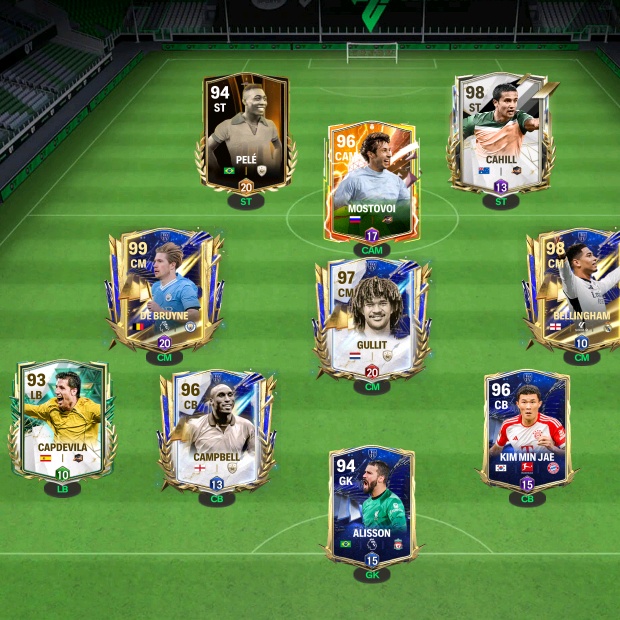The width and height of the screenshot is (620, 620).
Task: Choose the Alisson goalkeeper card
Action: click(x=371, y=505)
